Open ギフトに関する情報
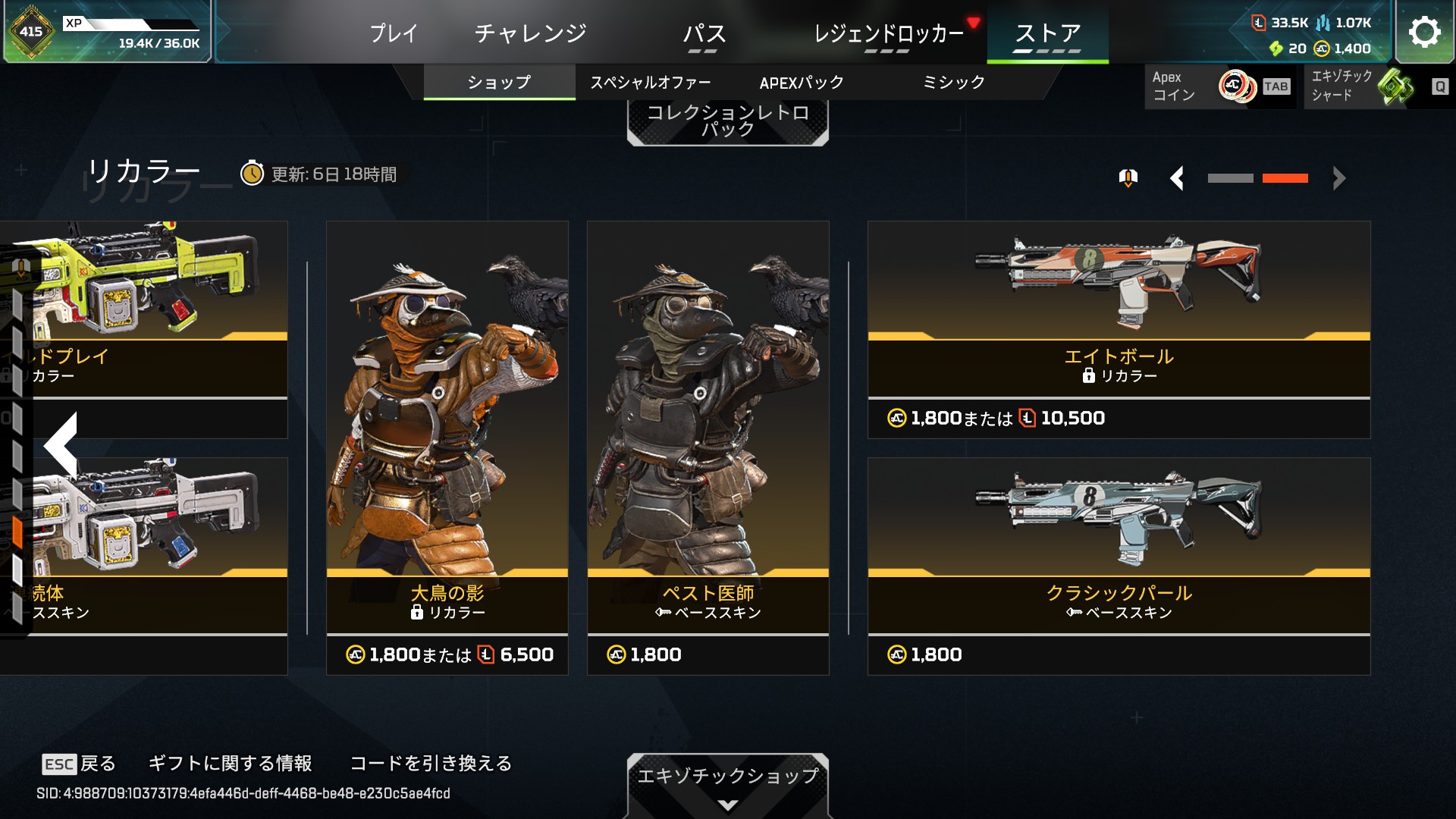 pos(230,763)
